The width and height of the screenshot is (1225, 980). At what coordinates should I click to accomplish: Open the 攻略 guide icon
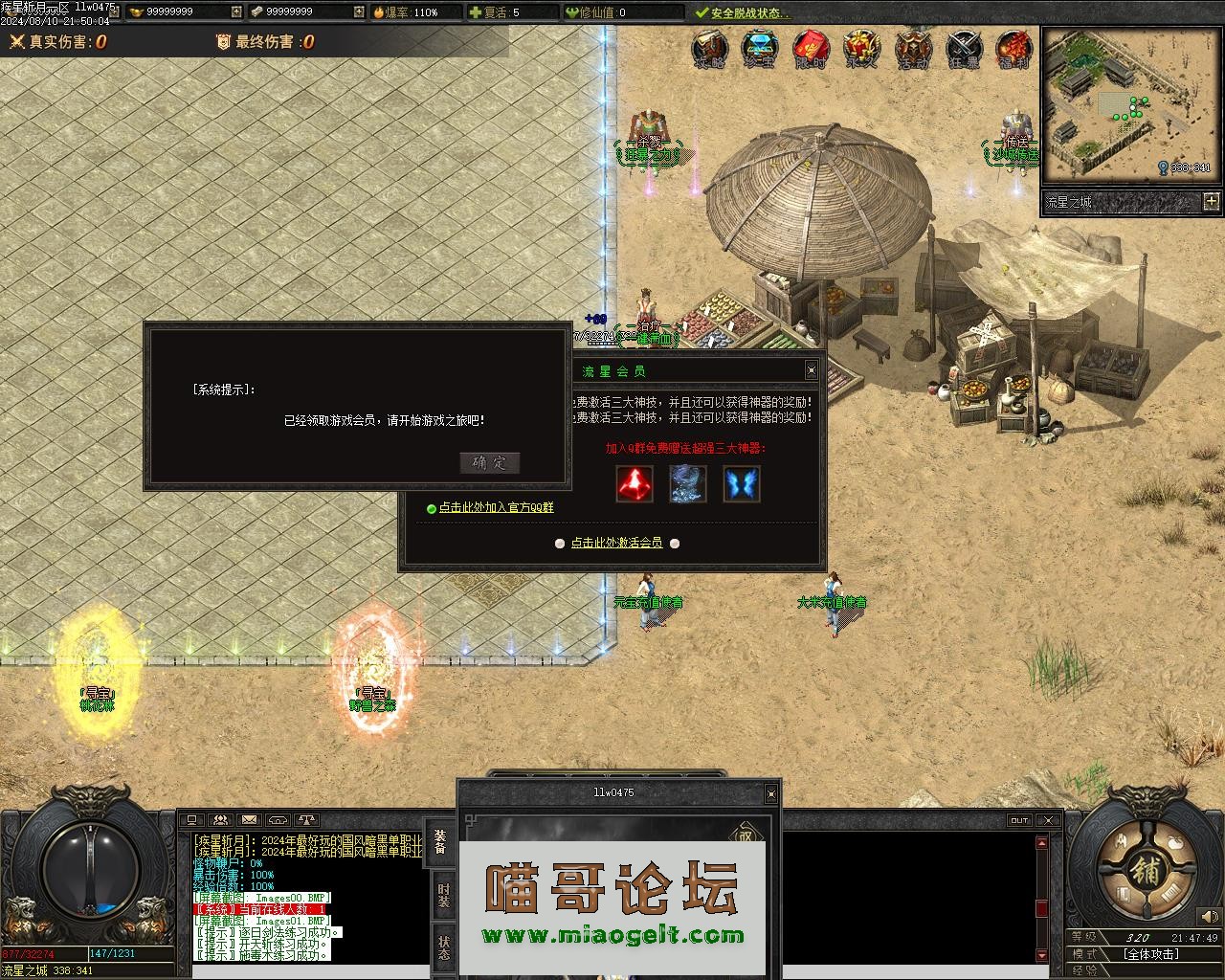[709, 50]
